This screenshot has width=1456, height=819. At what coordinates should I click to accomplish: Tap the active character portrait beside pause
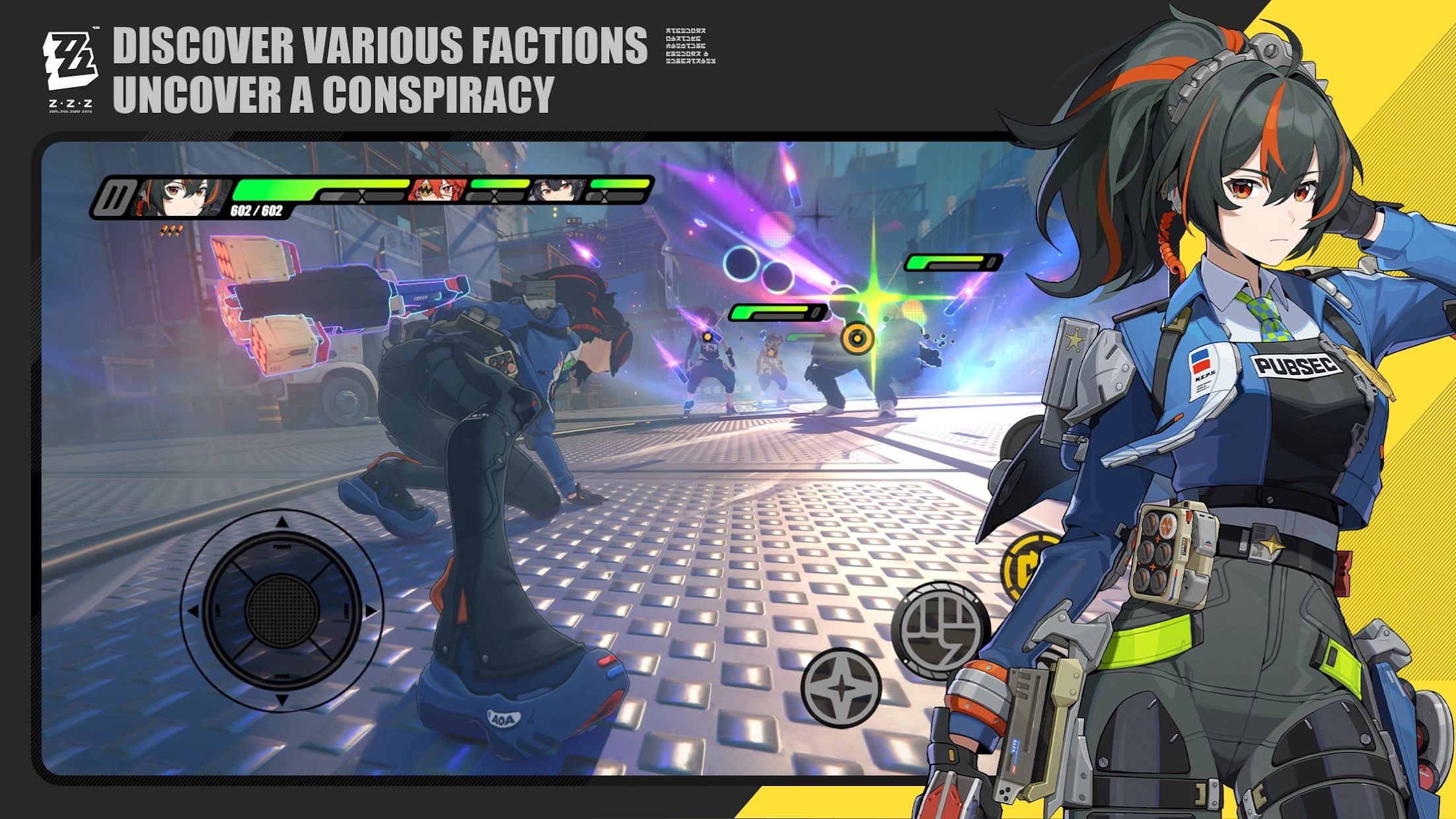pos(180,197)
